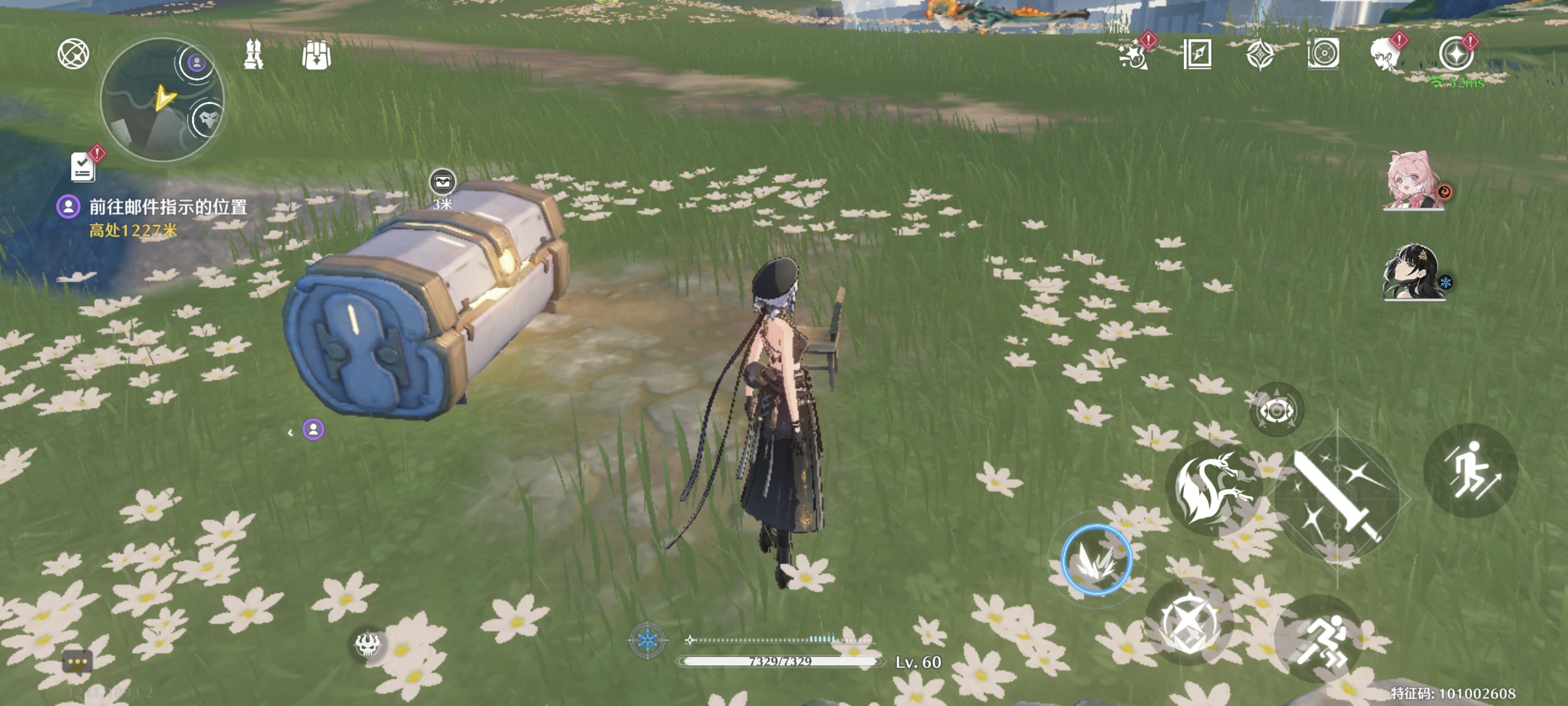The image size is (1568, 706).
Task: Use the glowing blue crystal skill
Action: coord(1096,559)
